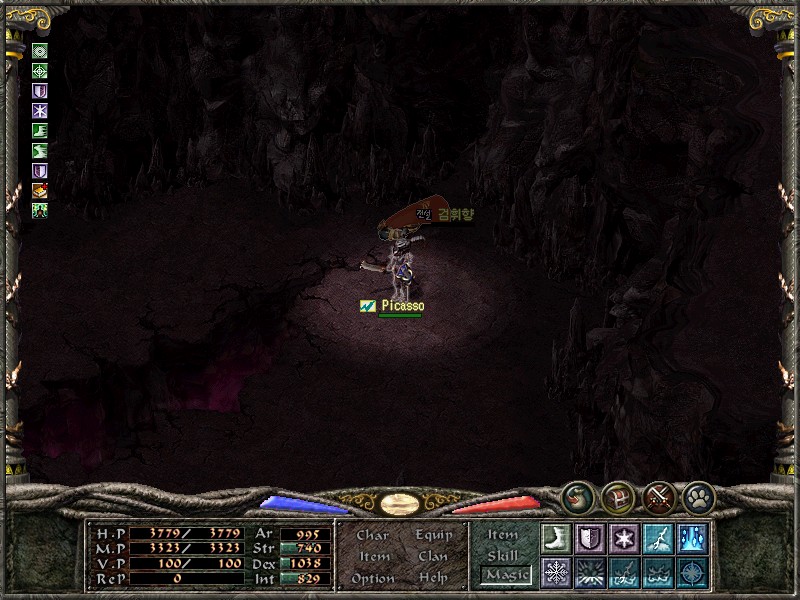
Task: Toggle the crossed swords combat button
Action: point(658,496)
